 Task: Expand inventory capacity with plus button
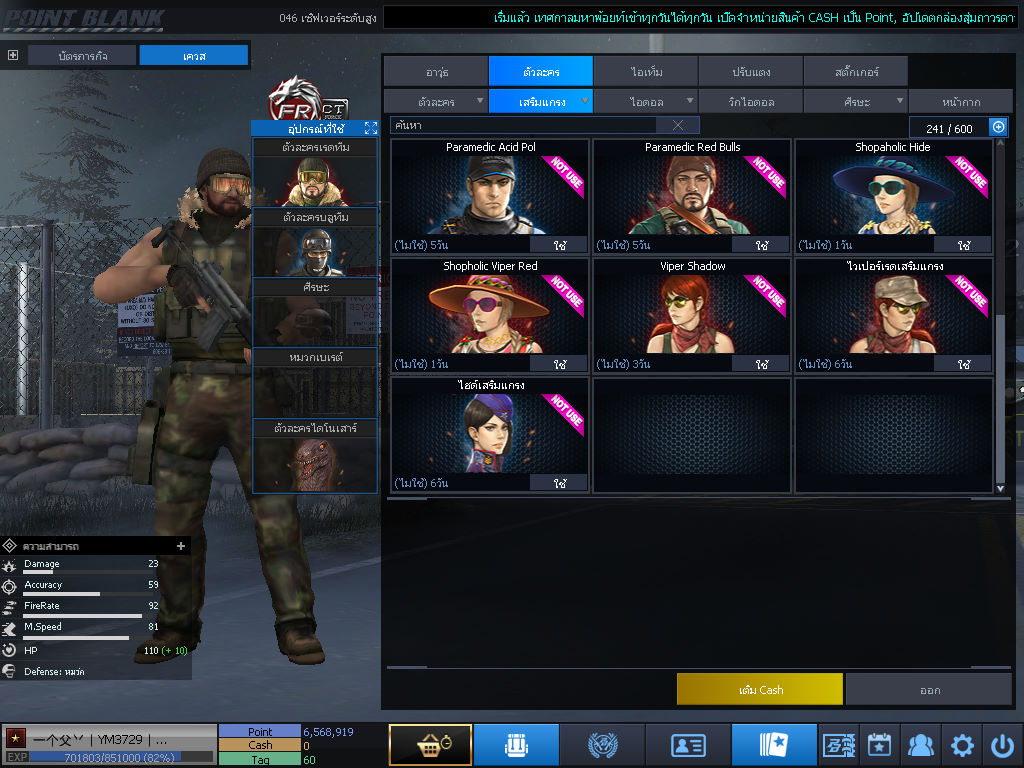(x=997, y=127)
